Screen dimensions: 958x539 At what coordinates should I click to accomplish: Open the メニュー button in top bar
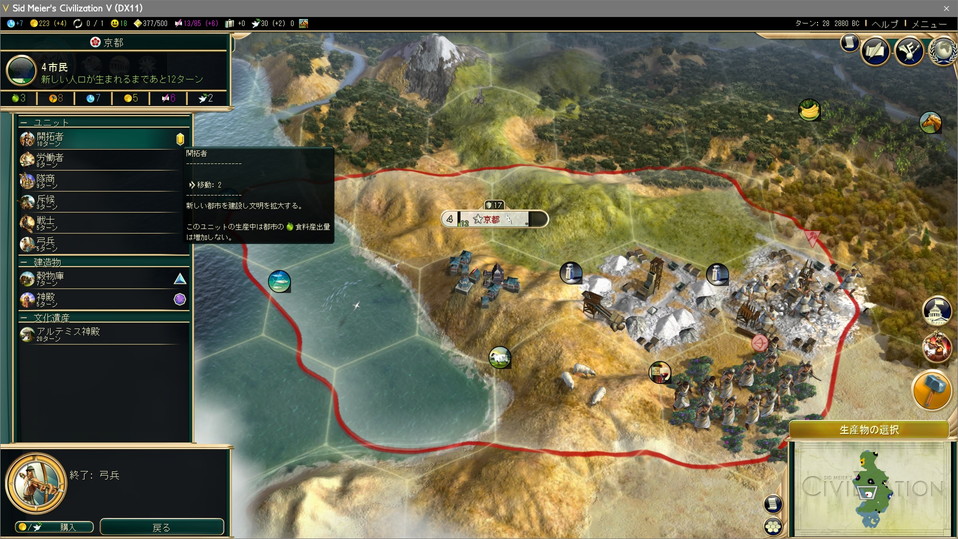929,23
